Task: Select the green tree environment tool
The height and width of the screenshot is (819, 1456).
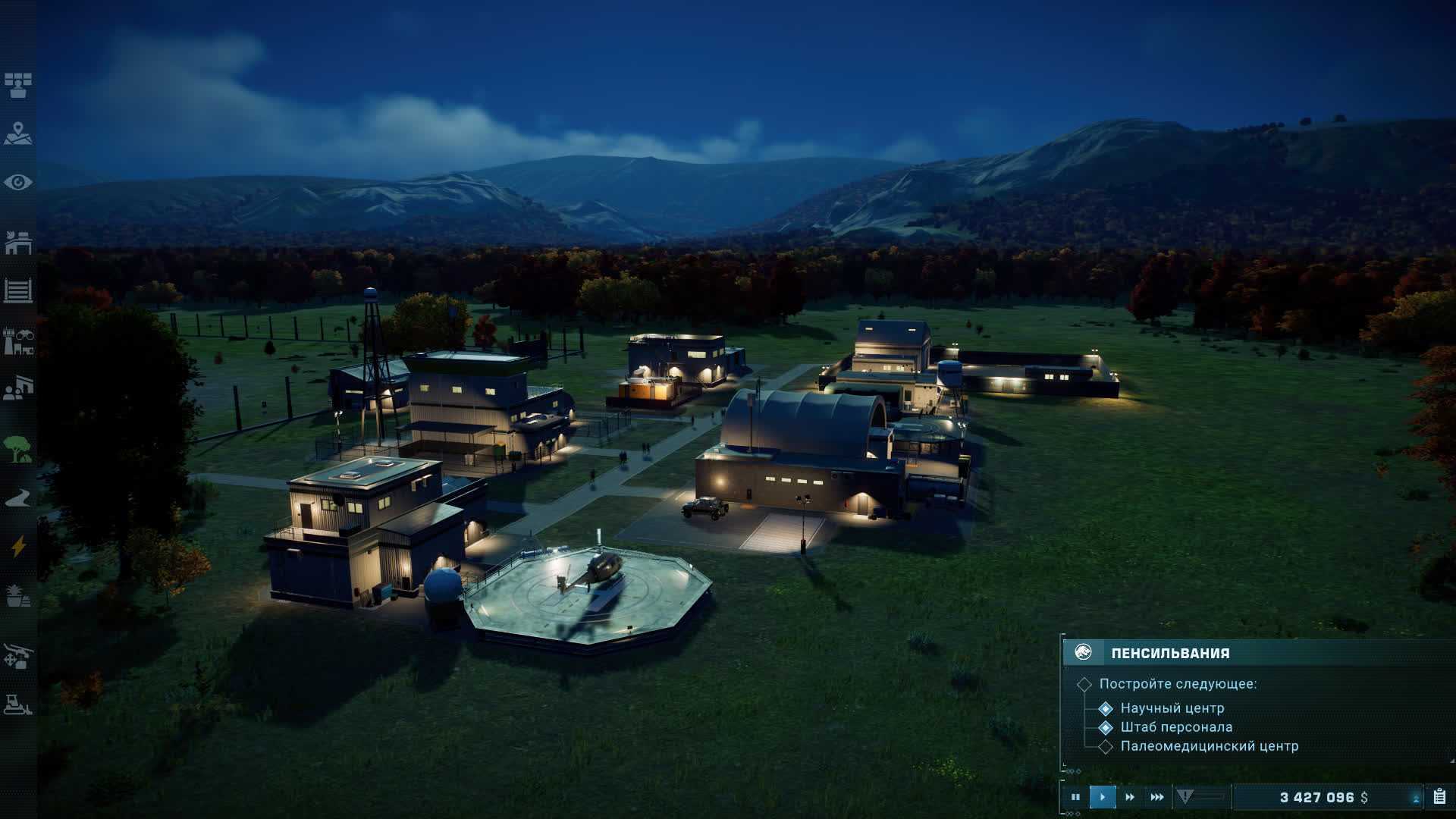Action: pyautogui.click(x=18, y=449)
